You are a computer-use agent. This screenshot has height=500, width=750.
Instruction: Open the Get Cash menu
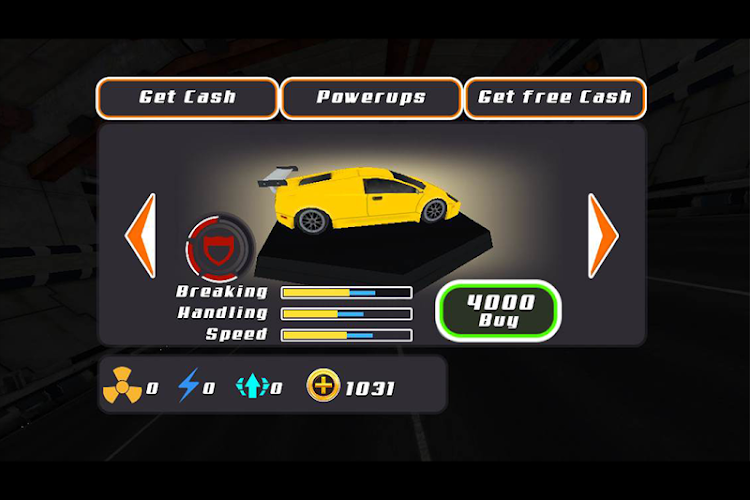(187, 98)
